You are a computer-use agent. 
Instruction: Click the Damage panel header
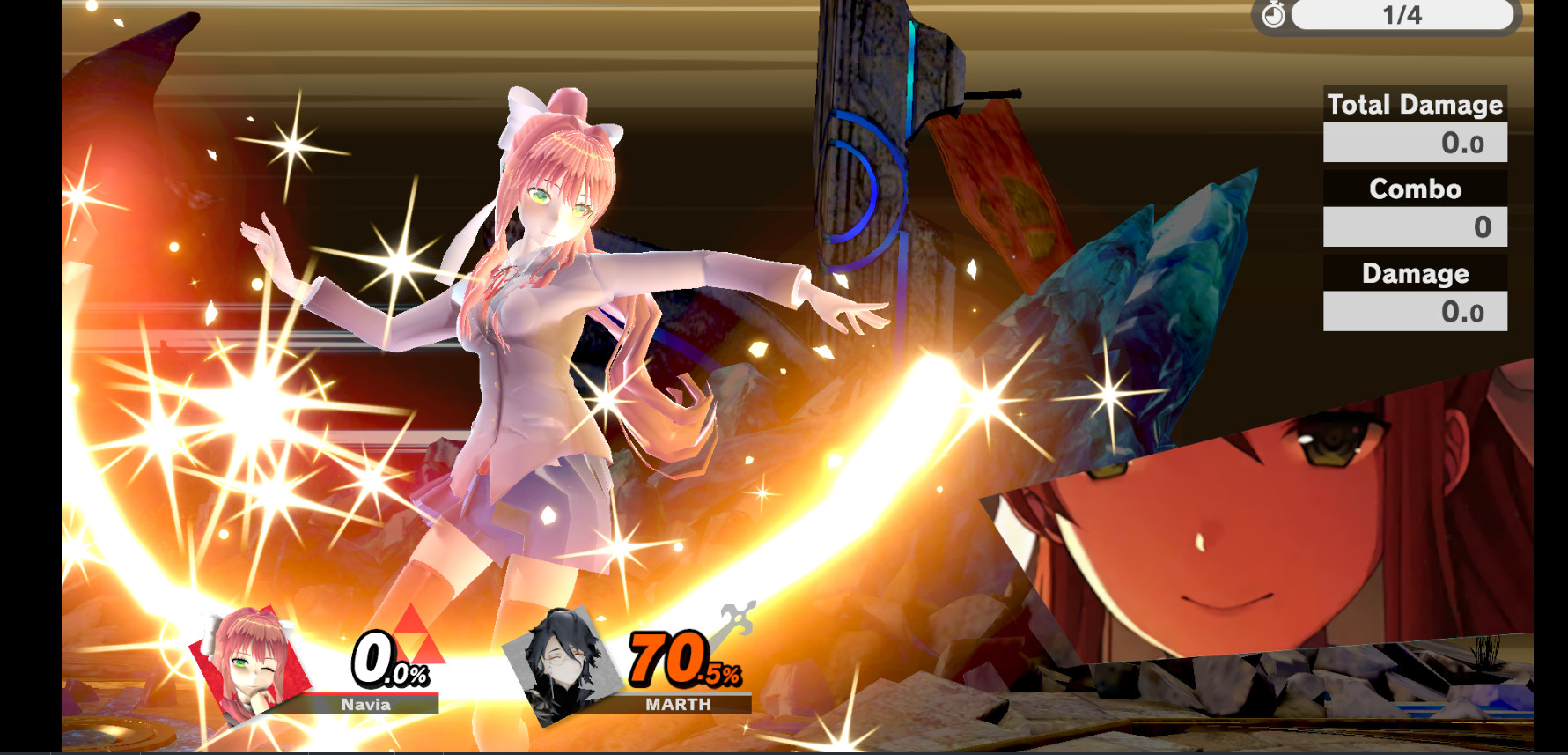click(x=1415, y=273)
